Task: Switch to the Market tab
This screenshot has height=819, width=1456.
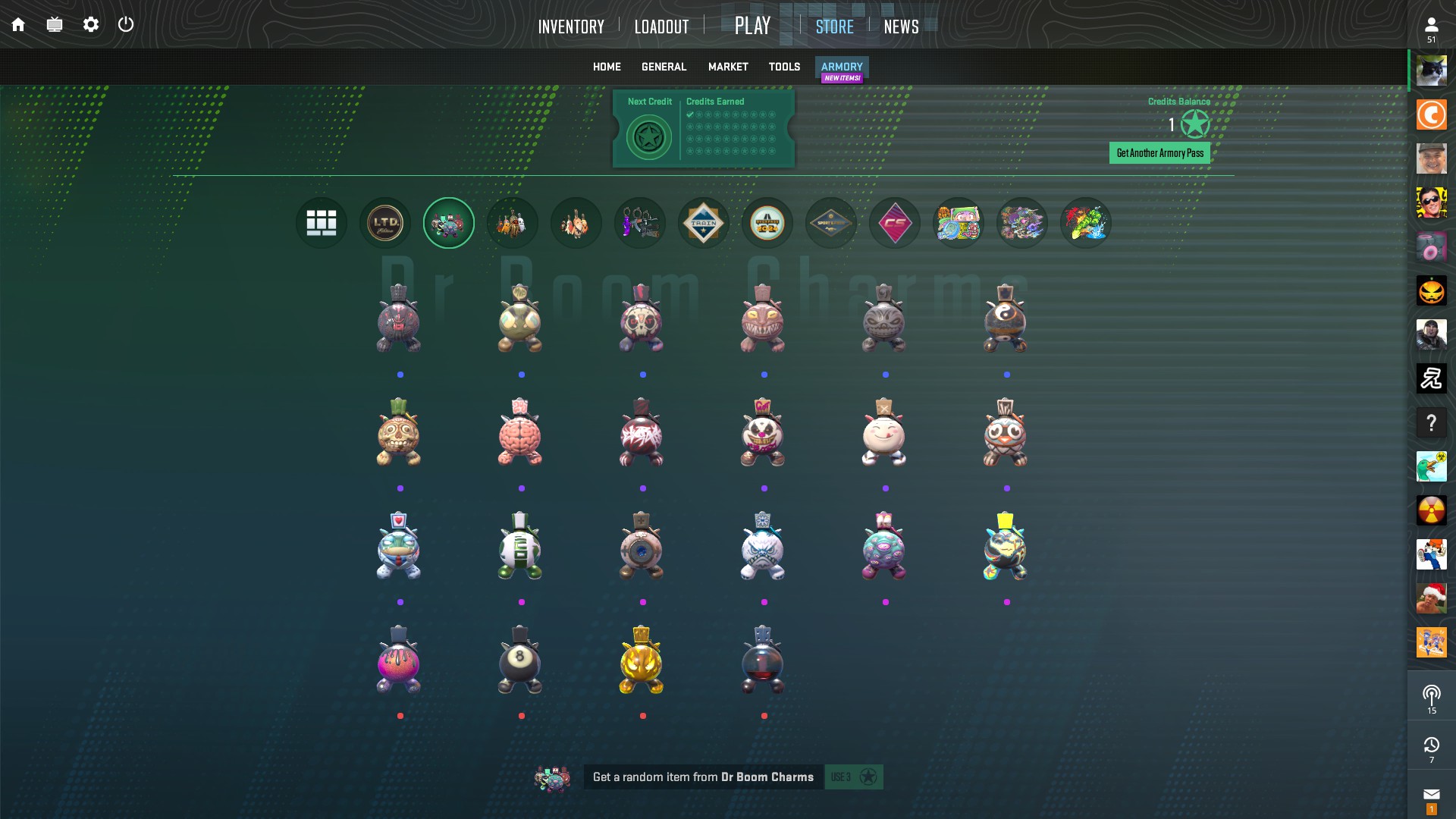Action: pyautogui.click(x=728, y=67)
